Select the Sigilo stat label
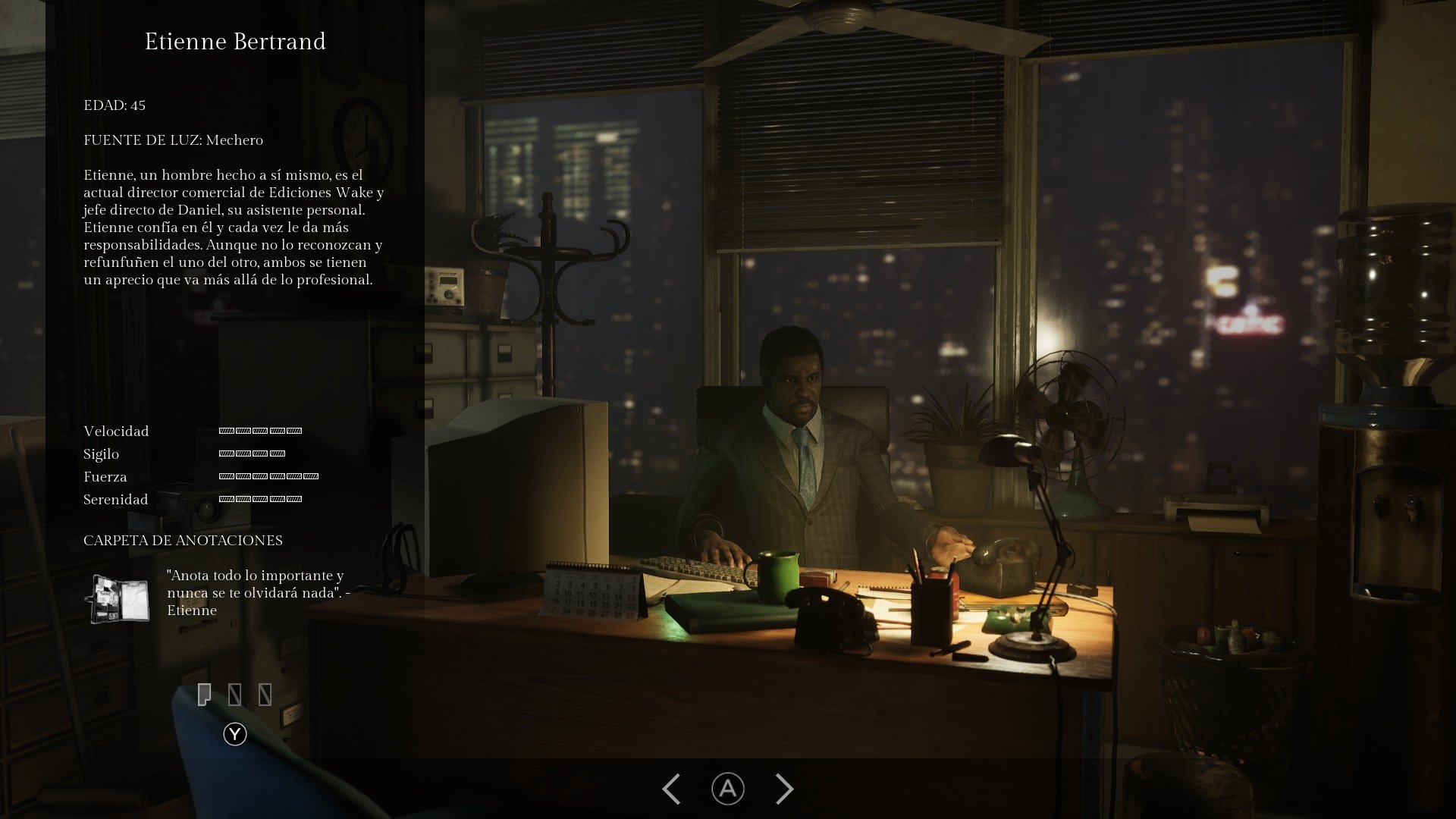The width and height of the screenshot is (1456, 819). [x=101, y=453]
